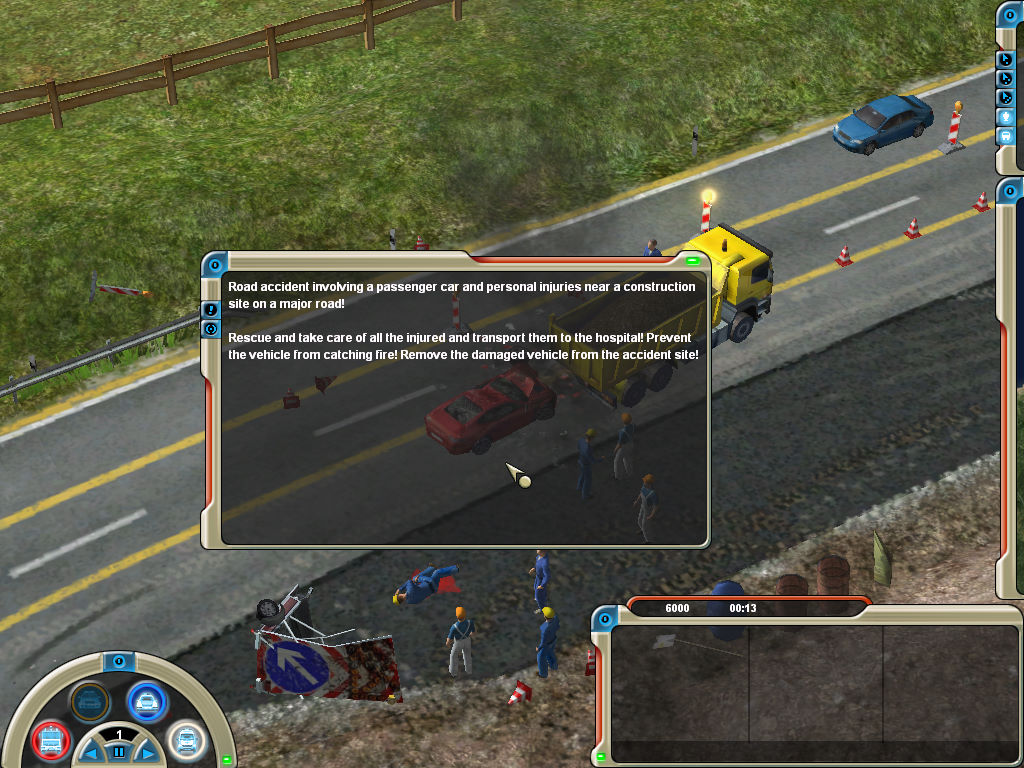Open the exclamation mark tab on briefing panel
Viewport: 1024px width, 768px height.
[x=211, y=310]
